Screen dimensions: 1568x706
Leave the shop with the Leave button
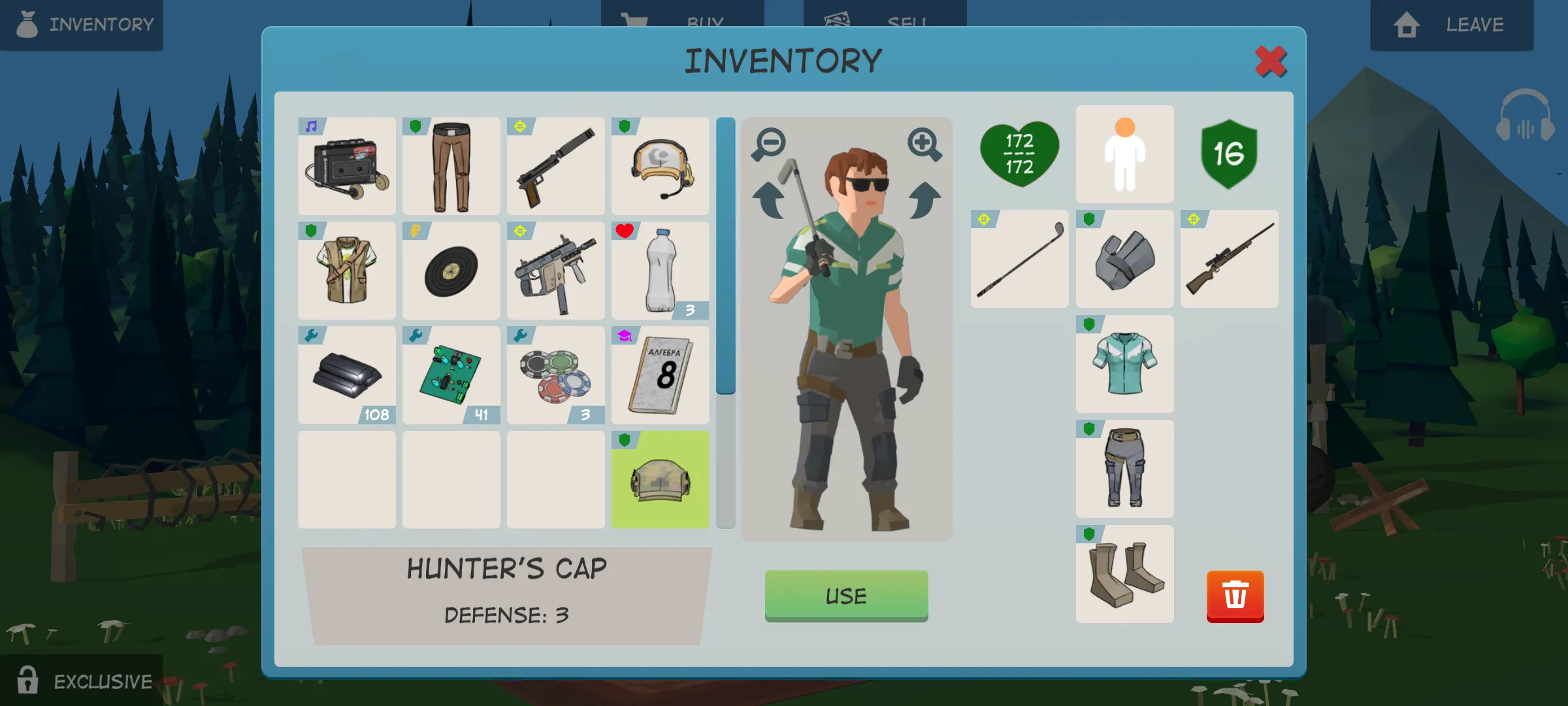tap(1452, 25)
